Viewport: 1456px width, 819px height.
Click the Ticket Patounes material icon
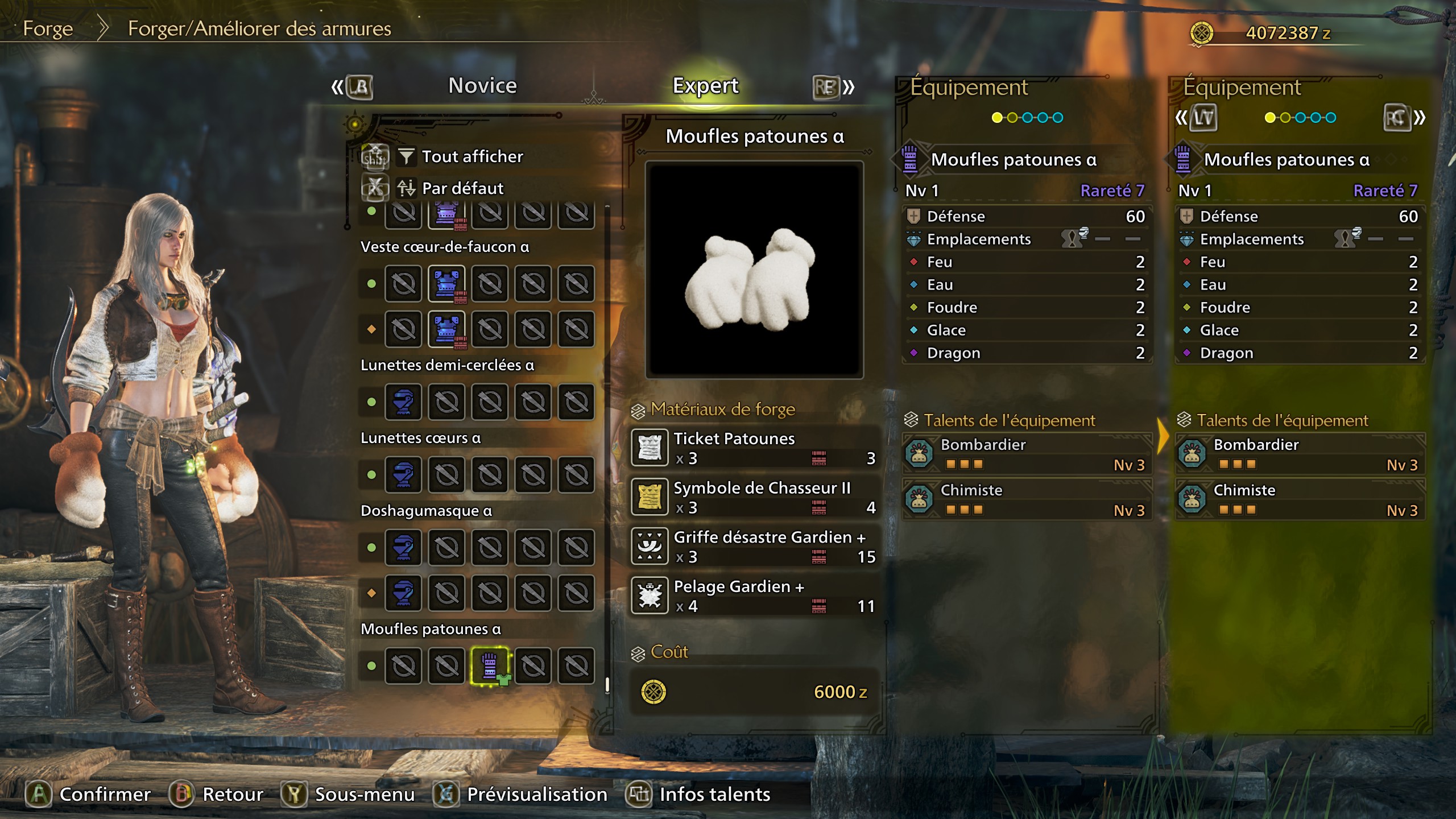[651, 447]
